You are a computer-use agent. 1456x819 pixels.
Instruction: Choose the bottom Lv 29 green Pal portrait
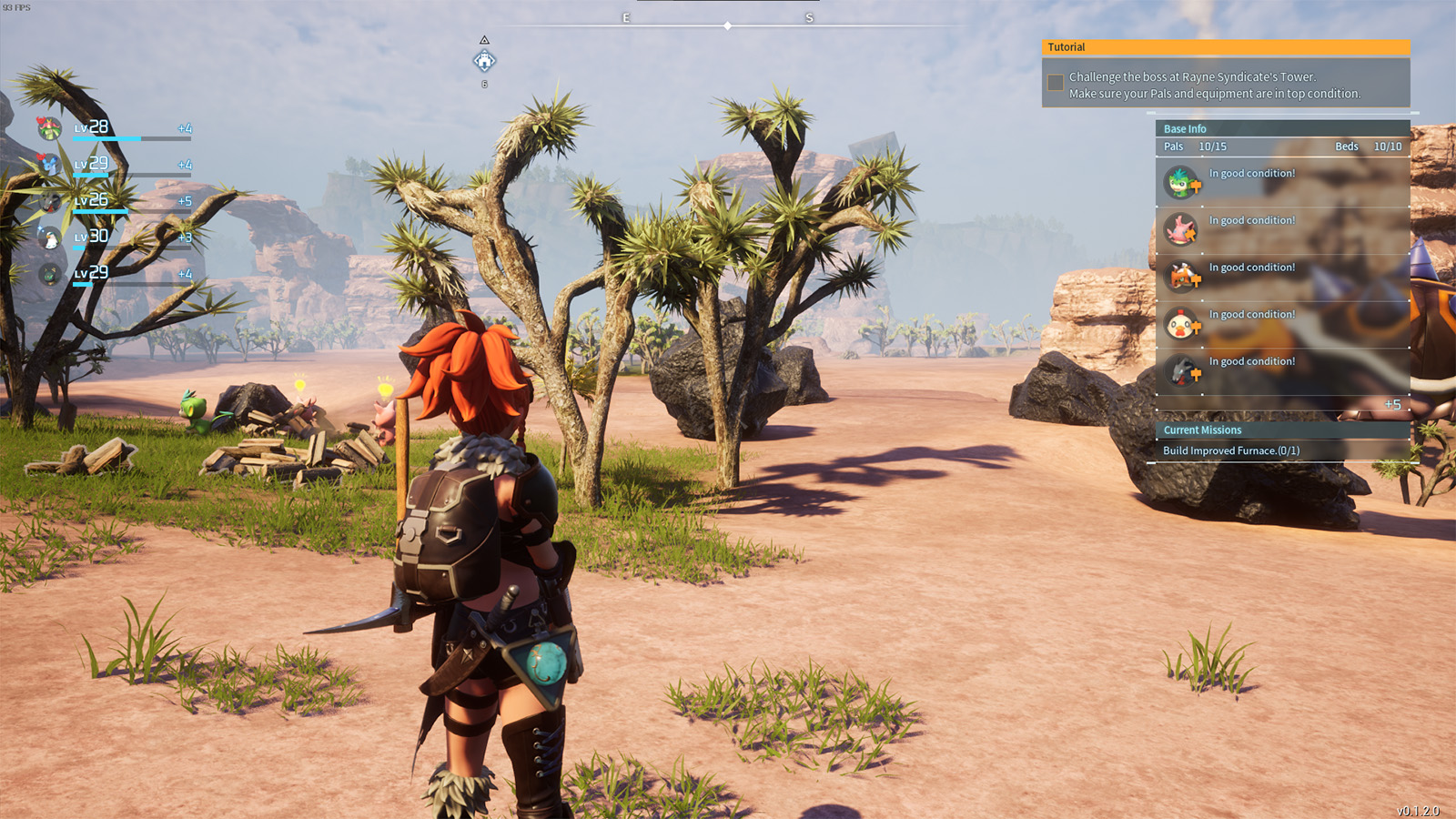click(x=50, y=273)
